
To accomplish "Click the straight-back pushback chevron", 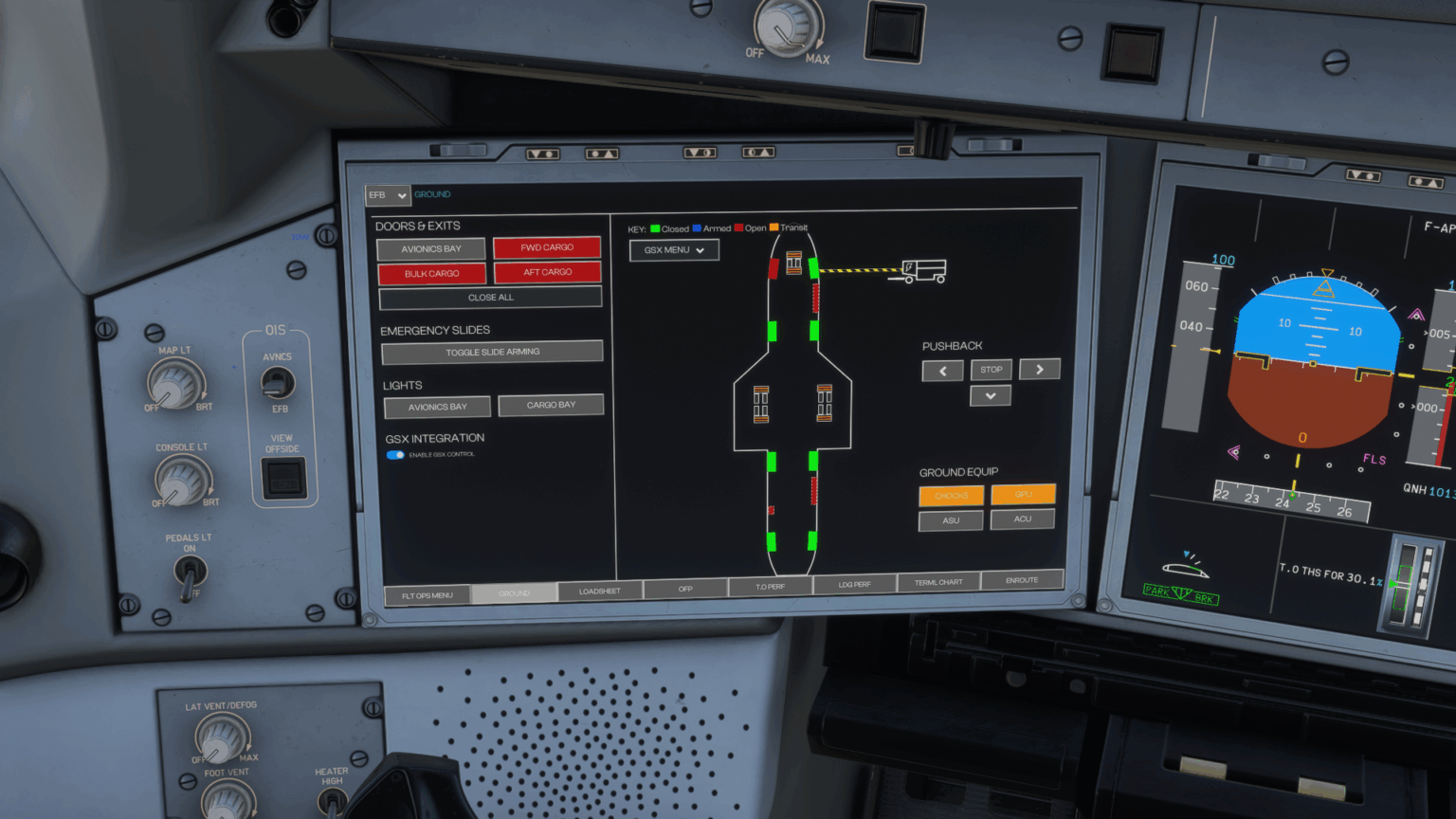I will pyautogui.click(x=990, y=395).
